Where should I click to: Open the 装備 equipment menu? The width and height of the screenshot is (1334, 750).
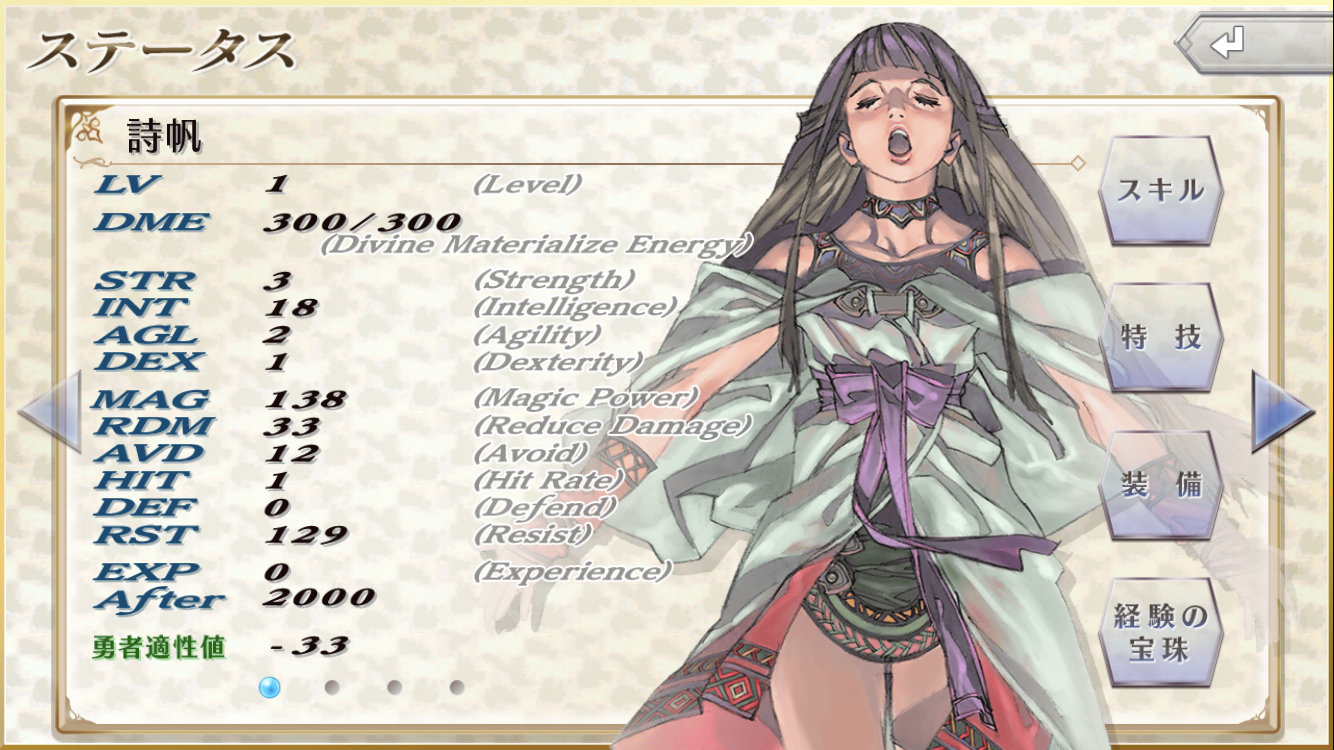(1160, 485)
